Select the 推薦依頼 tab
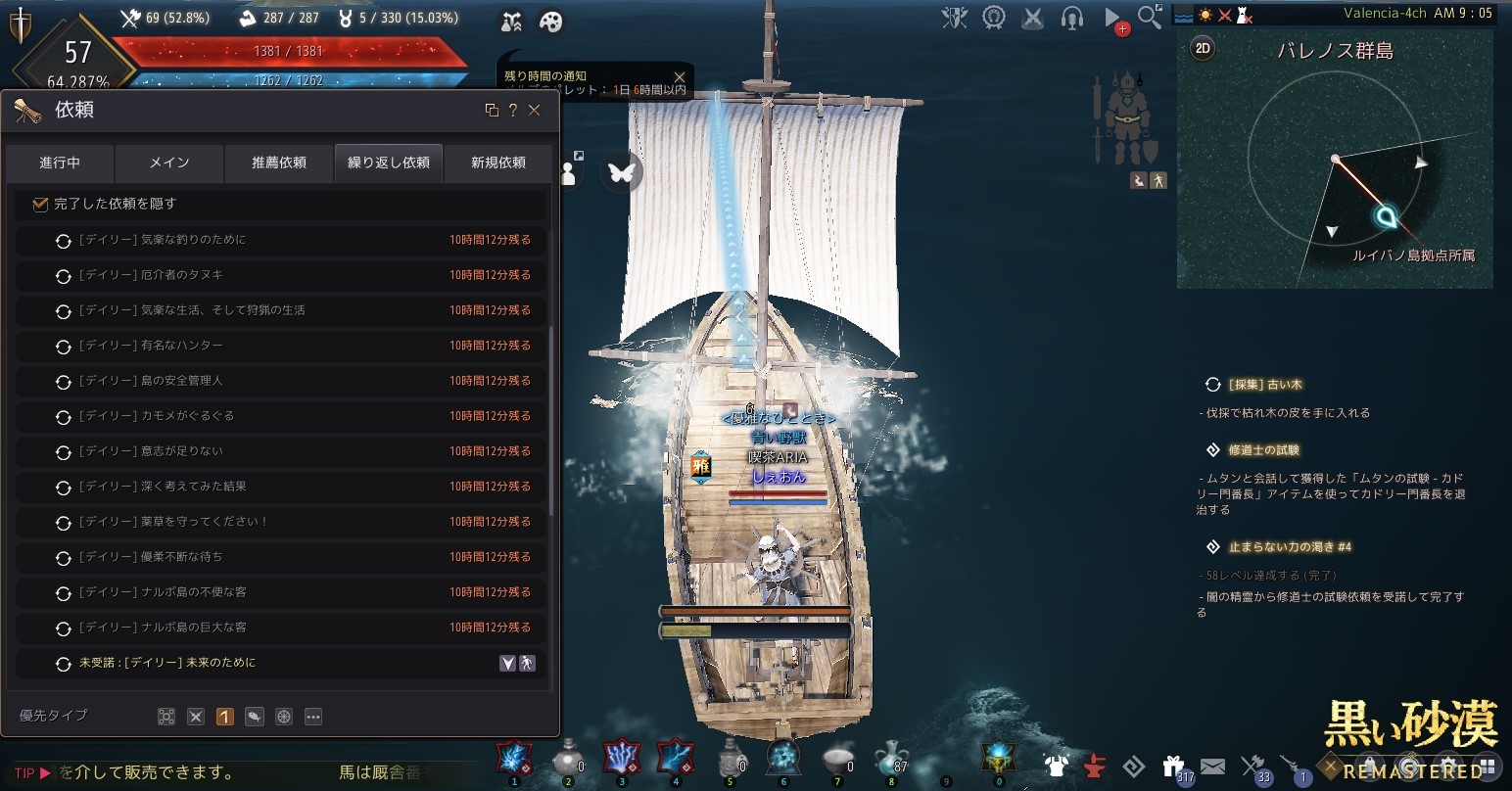Screen dimensions: 1512x791 279,163
